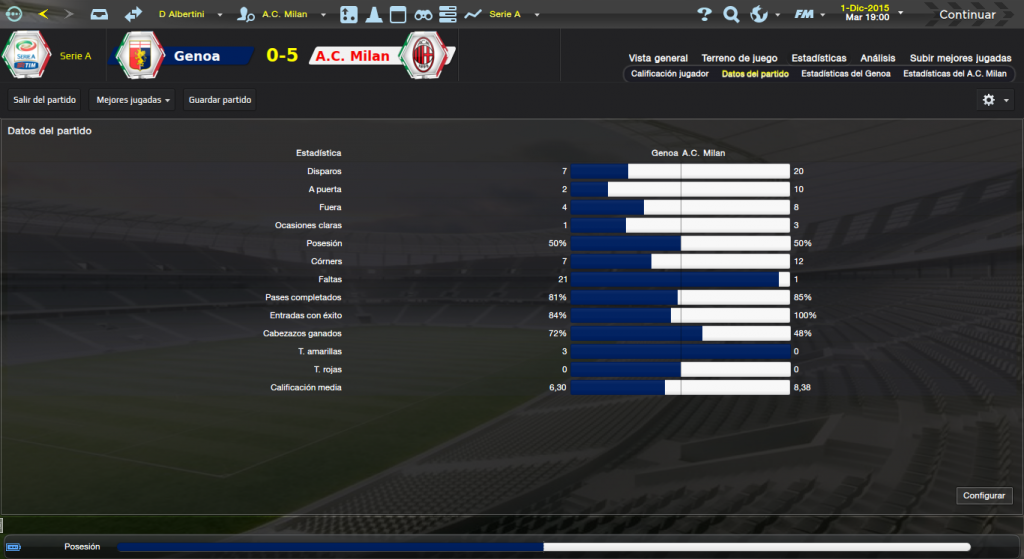Click the Genoa team name
Image resolution: width=1024 pixels, height=559 pixels.
[x=197, y=56]
